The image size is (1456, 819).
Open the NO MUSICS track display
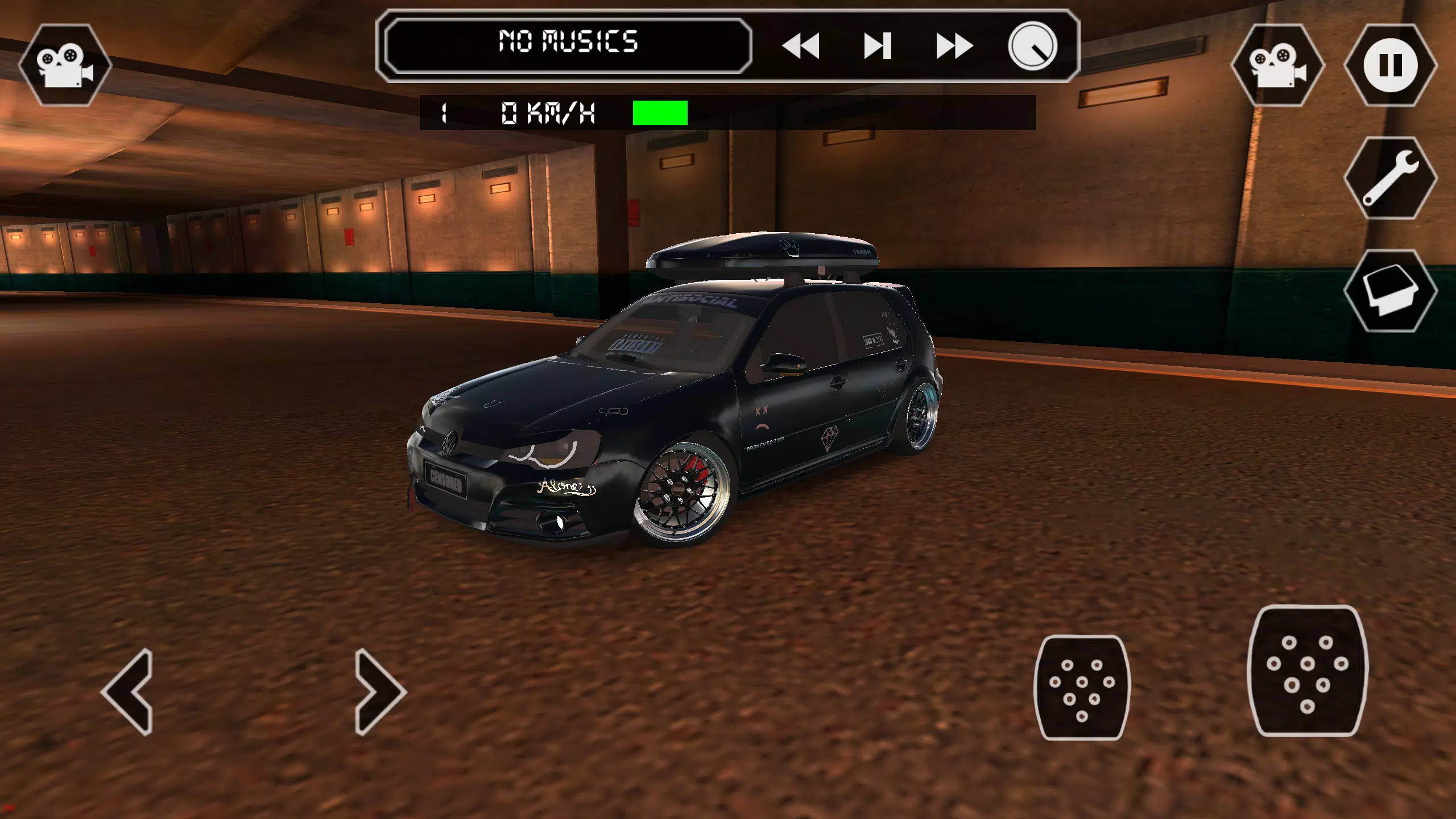(x=569, y=41)
